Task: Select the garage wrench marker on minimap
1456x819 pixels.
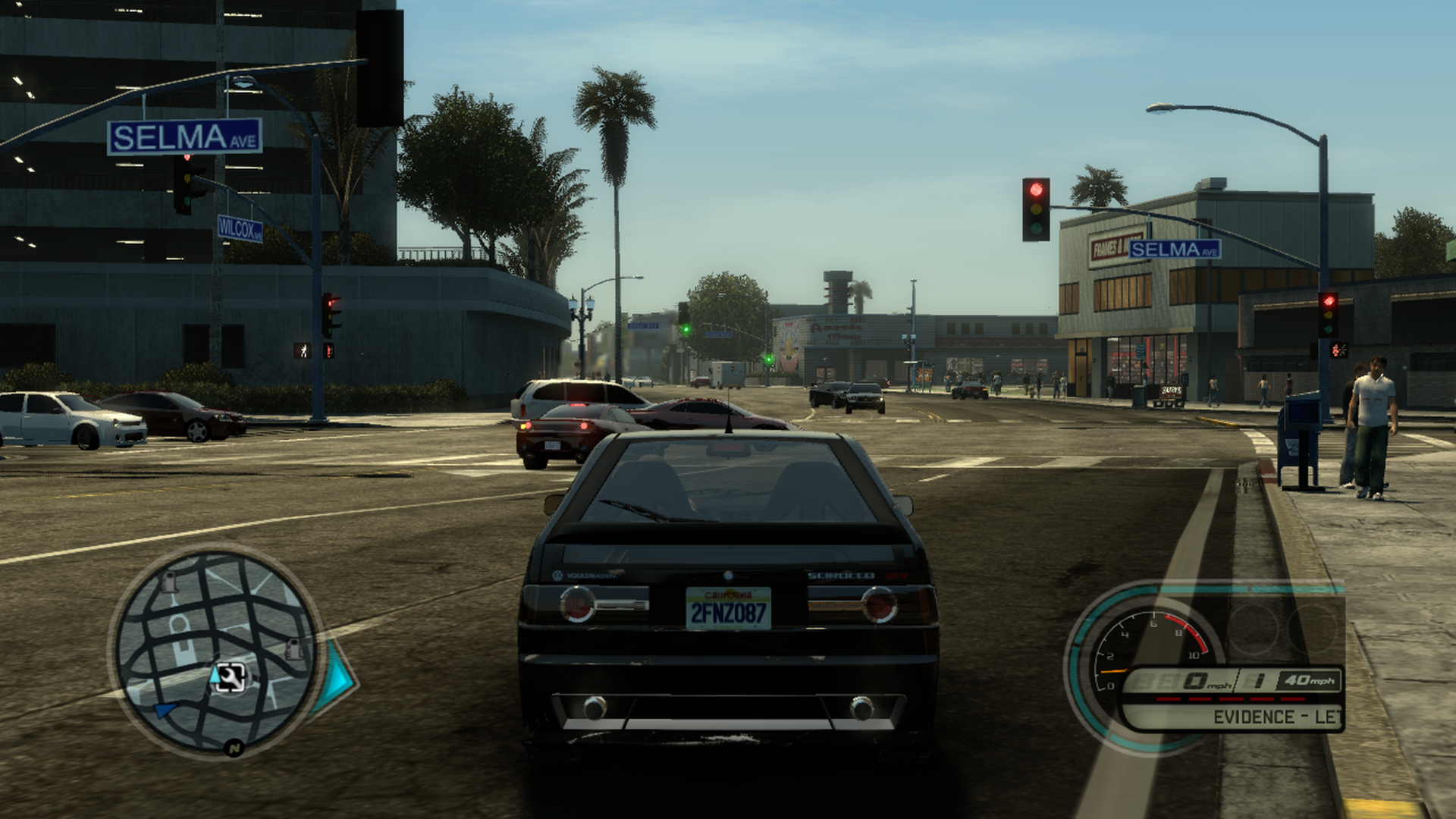Action: (x=231, y=678)
